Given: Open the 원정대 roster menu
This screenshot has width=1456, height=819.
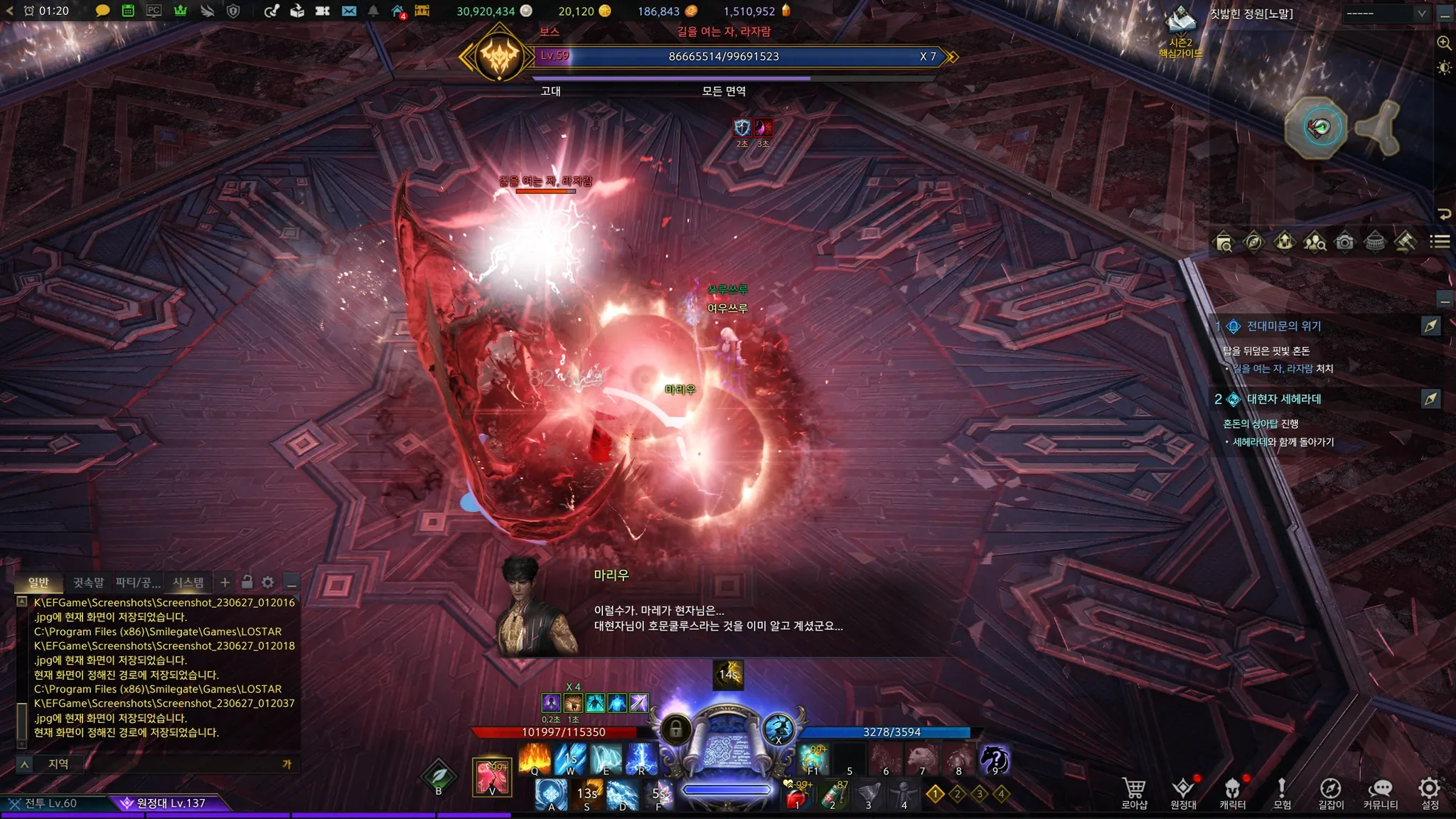Looking at the screenshot, I should coord(1183,793).
